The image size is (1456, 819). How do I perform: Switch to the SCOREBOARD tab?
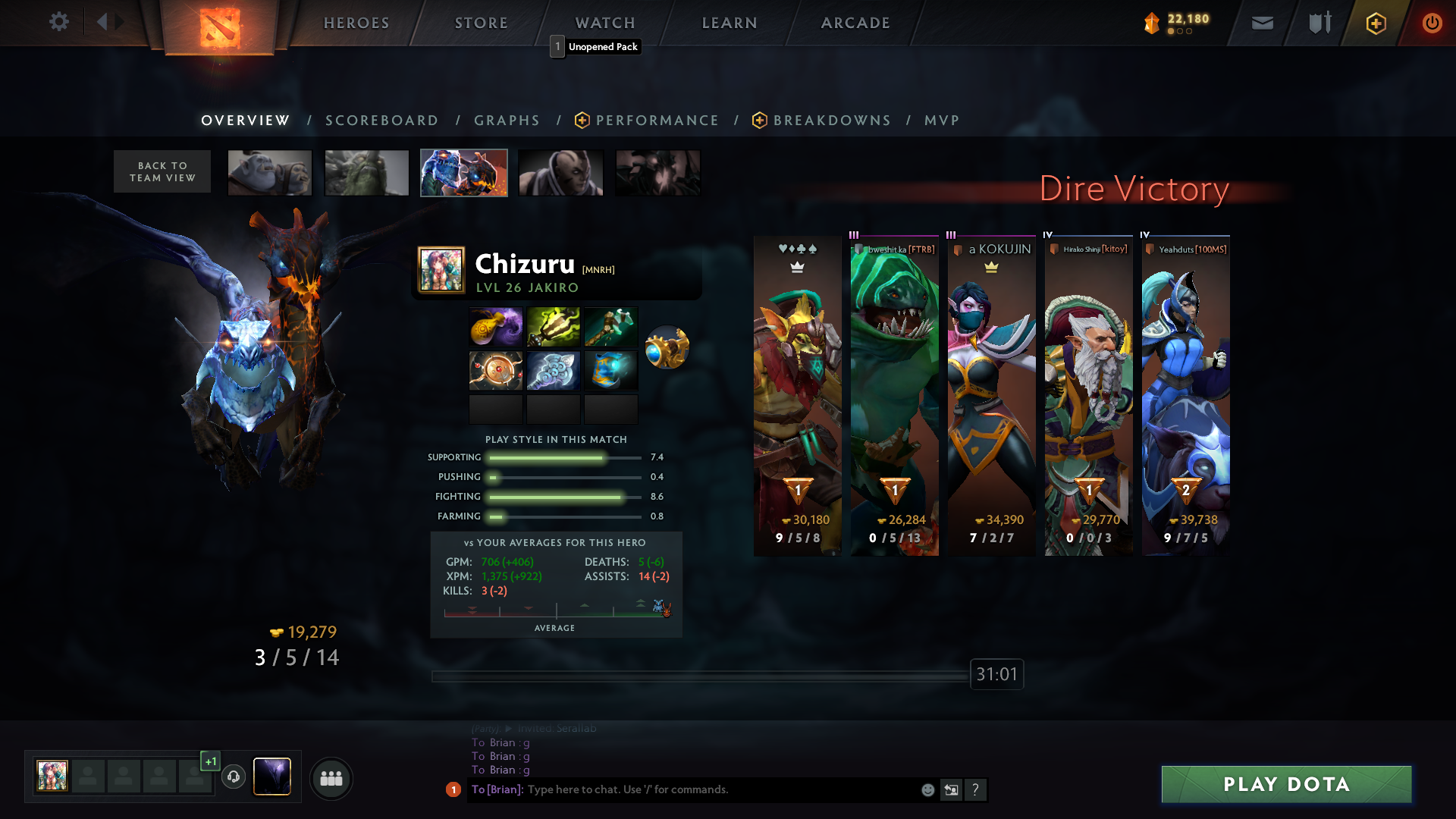381,121
